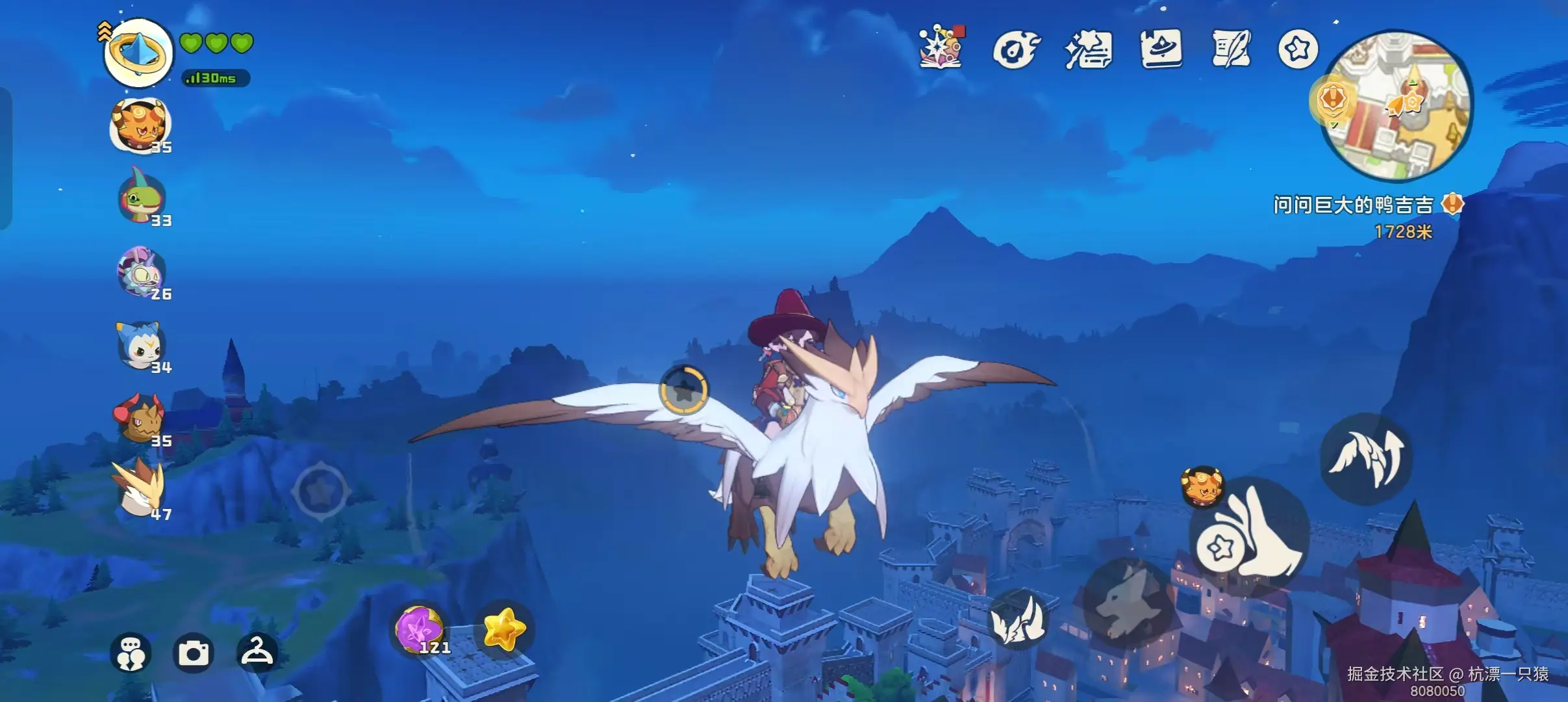Screen dimensions: 1568x702
Task: Open the circular minimap
Action: 1397,105
